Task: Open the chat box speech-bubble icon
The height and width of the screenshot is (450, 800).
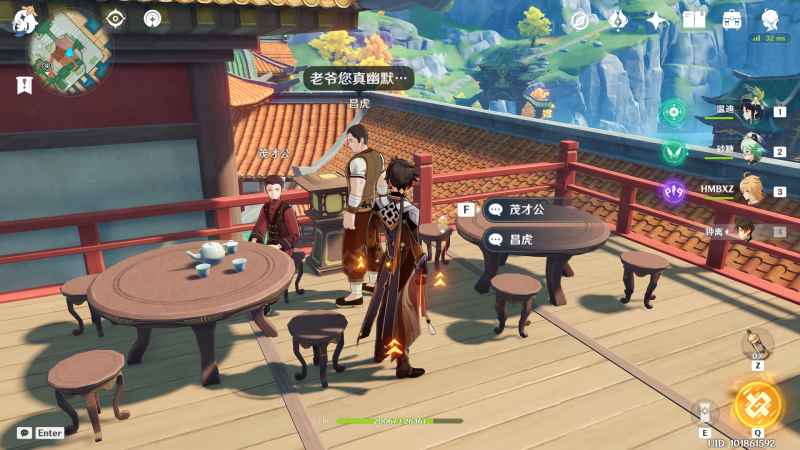Action: [24, 433]
